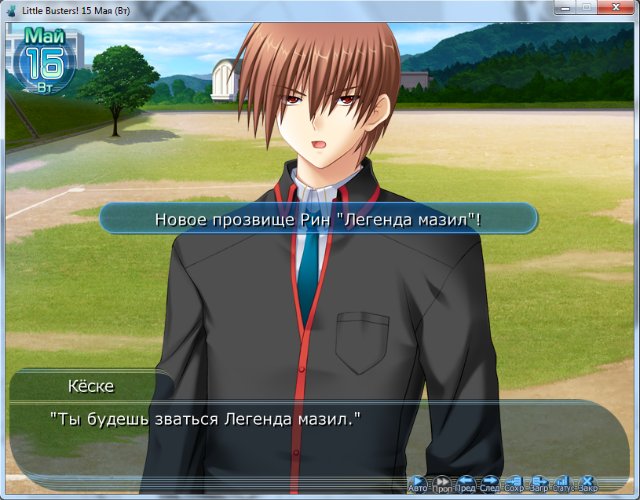Activate the Проп skip button
Image resolution: width=640 pixels, height=500 pixels.
click(x=442, y=483)
